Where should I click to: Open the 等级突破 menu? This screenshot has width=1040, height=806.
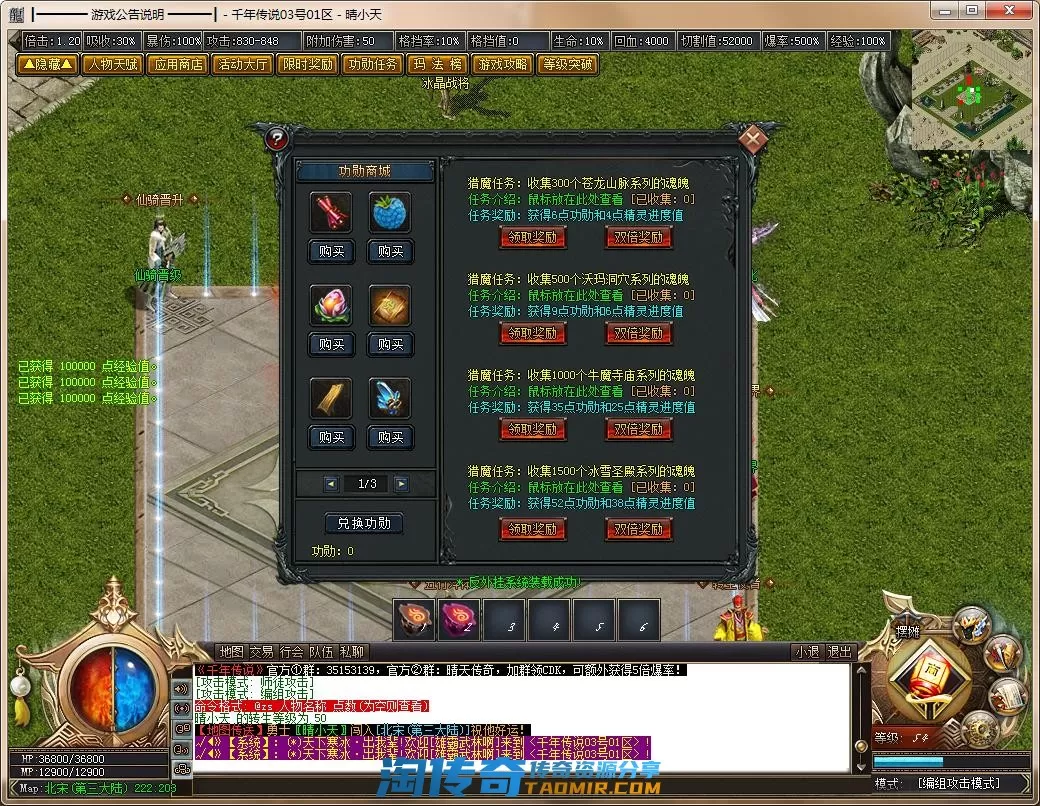566,64
